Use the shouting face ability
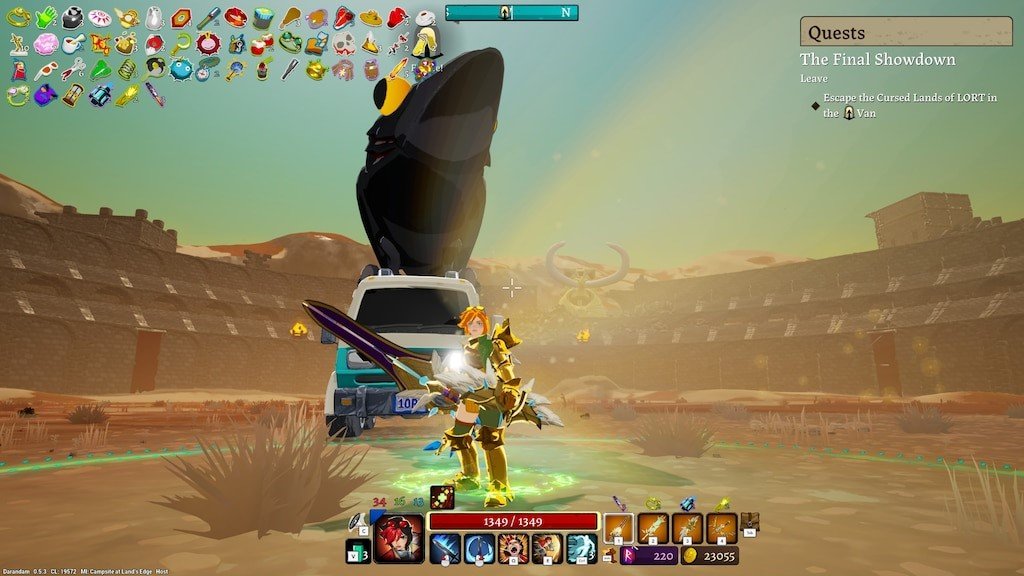Viewport: 1024px width, 576px height. (x=513, y=548)
